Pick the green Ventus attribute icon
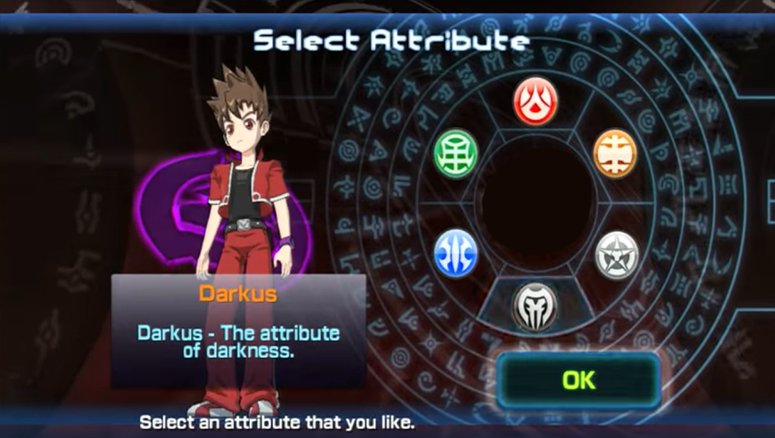This screenshot has height=438, width=775. (x=456, y=152)
